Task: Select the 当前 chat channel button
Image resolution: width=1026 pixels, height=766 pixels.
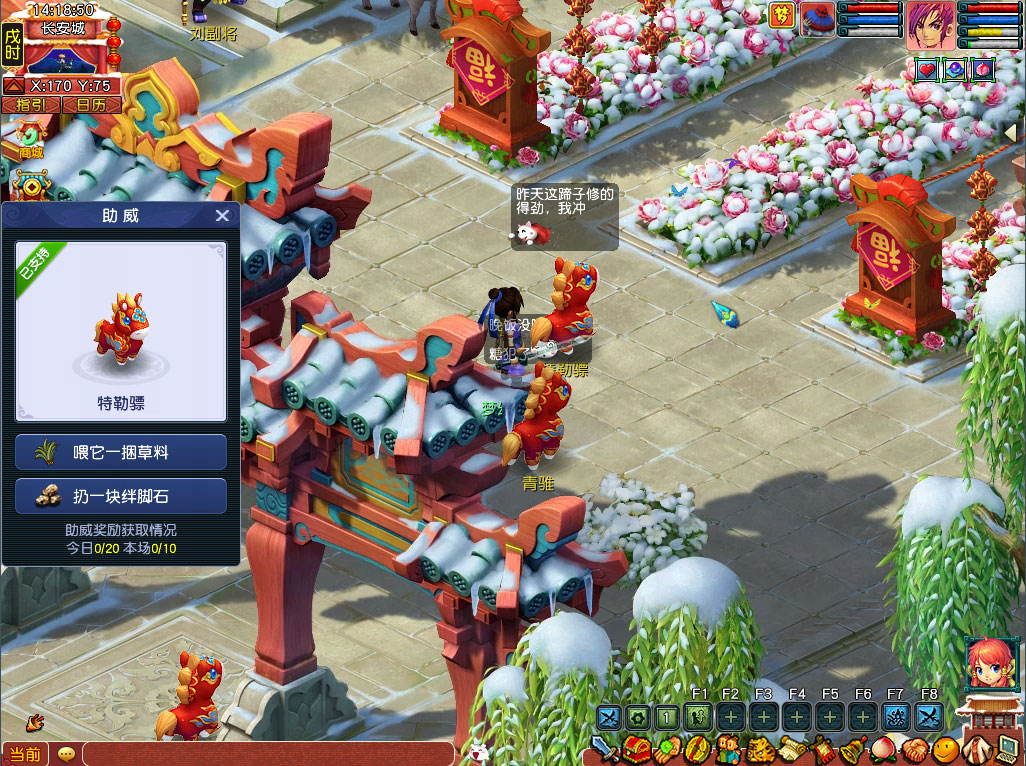Action: pyautogui.click(x=25, y=754)
